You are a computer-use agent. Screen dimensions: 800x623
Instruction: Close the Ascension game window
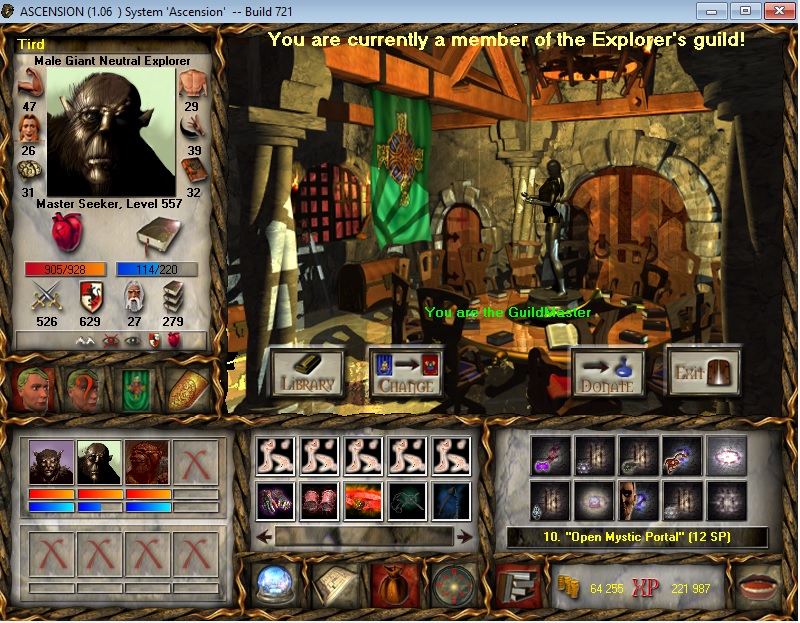[773, 11]
